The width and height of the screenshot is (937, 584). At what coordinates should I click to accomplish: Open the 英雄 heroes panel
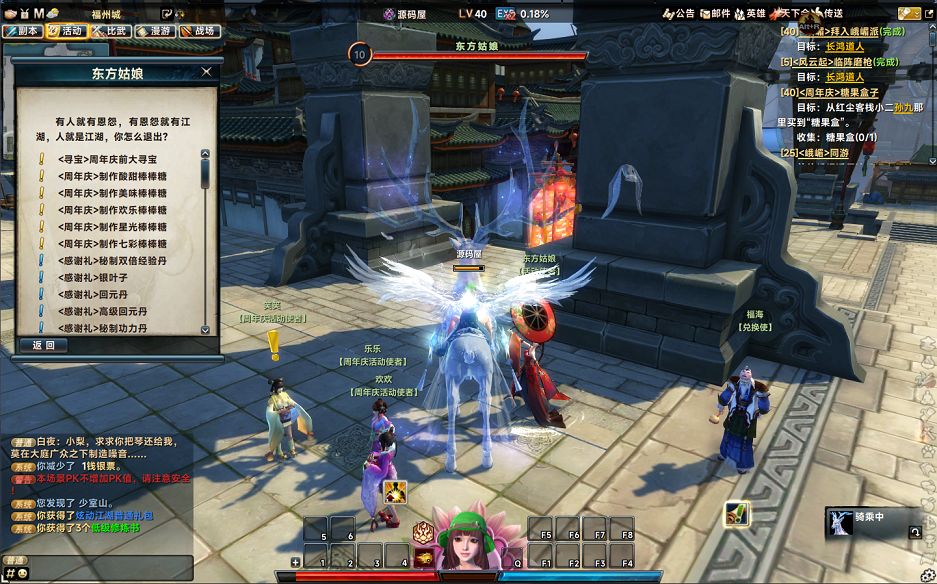750,13
